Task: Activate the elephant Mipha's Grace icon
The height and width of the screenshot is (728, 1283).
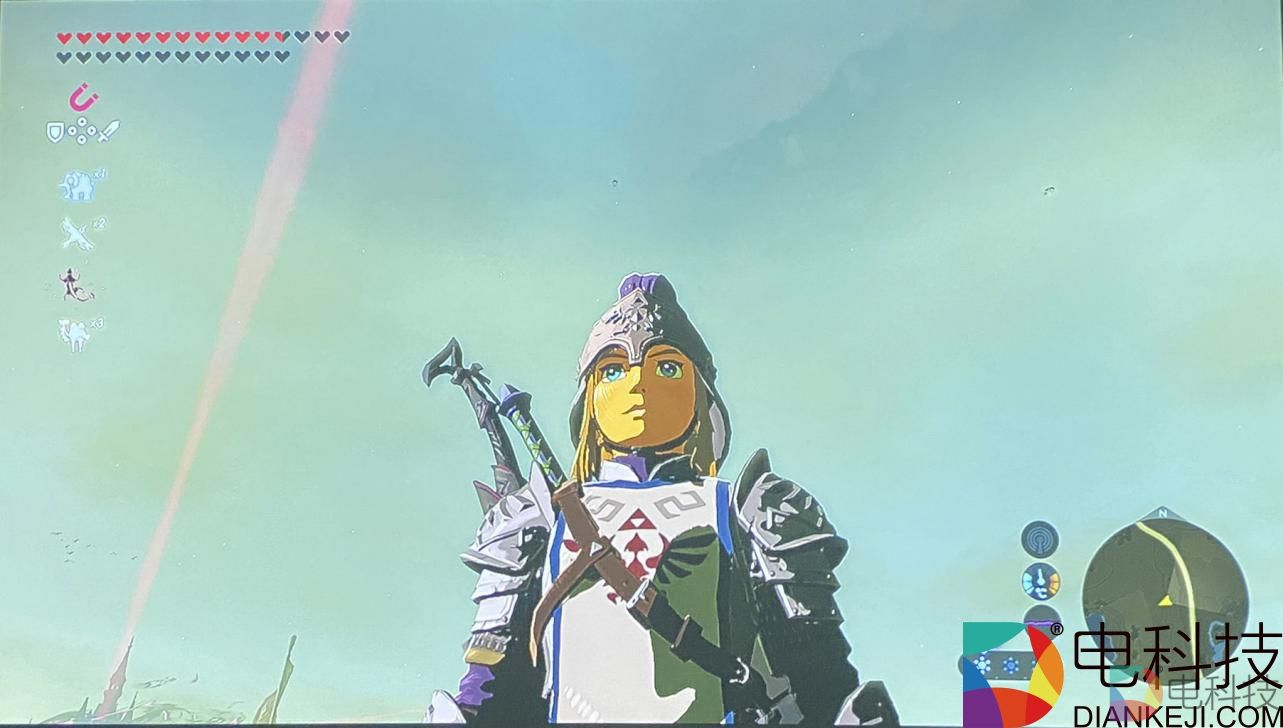Action: point(78,184)
